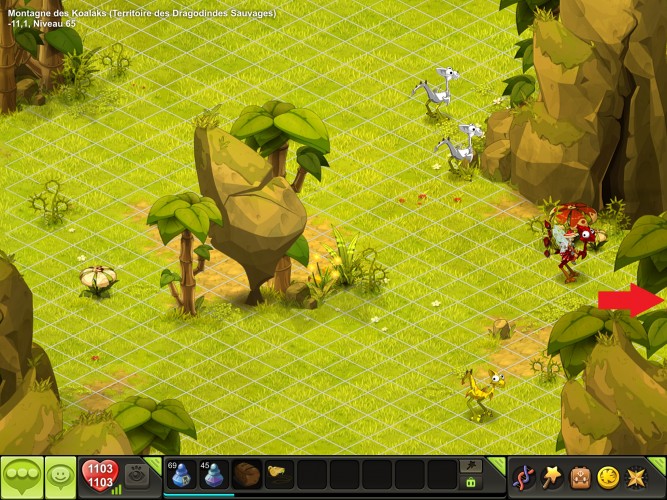Viewport: 667px width, 500px height.
Task: Open the red and blue helix characteristics icon
Action: (523, 476)
